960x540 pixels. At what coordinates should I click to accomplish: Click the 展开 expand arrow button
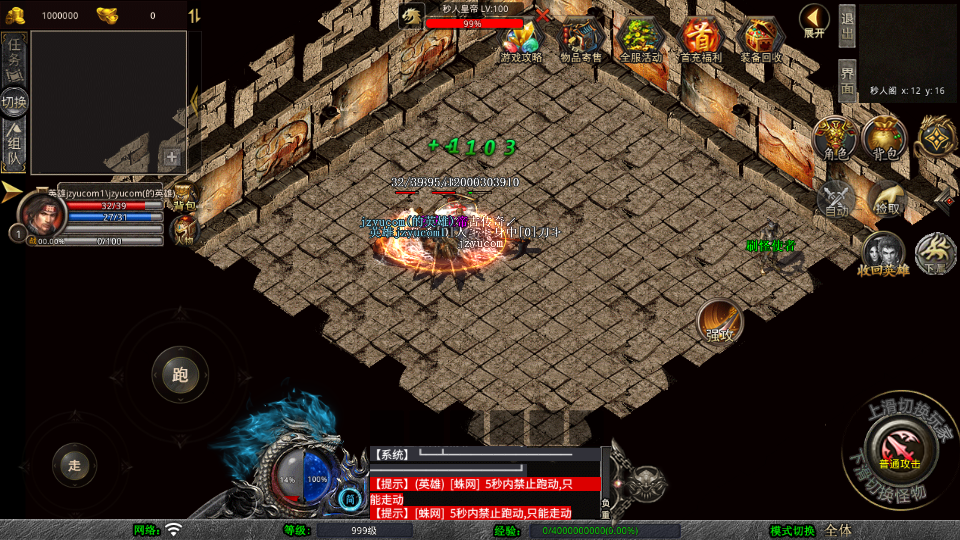[x=814, y=19]
